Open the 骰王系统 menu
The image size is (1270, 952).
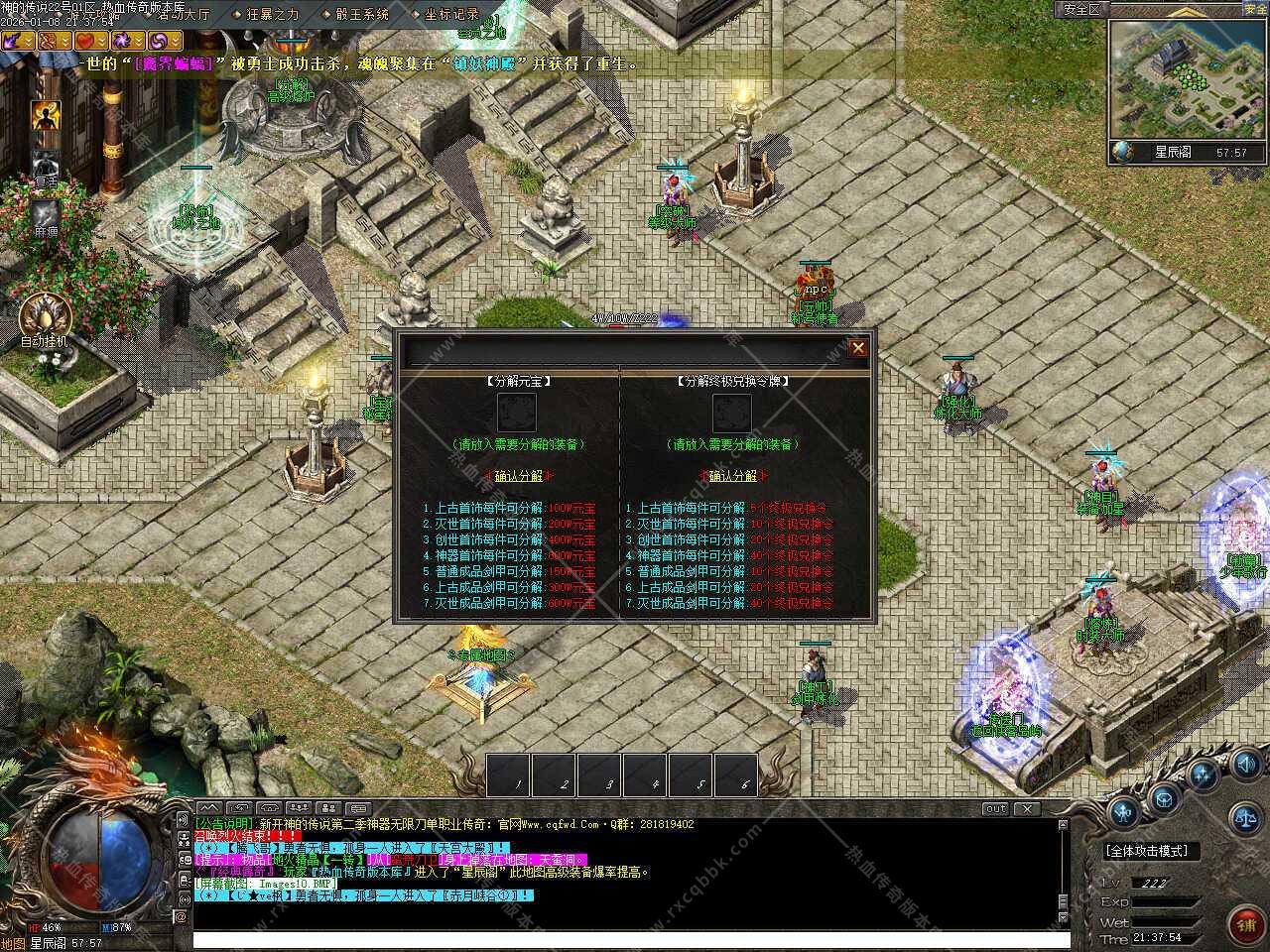[361, 15]
